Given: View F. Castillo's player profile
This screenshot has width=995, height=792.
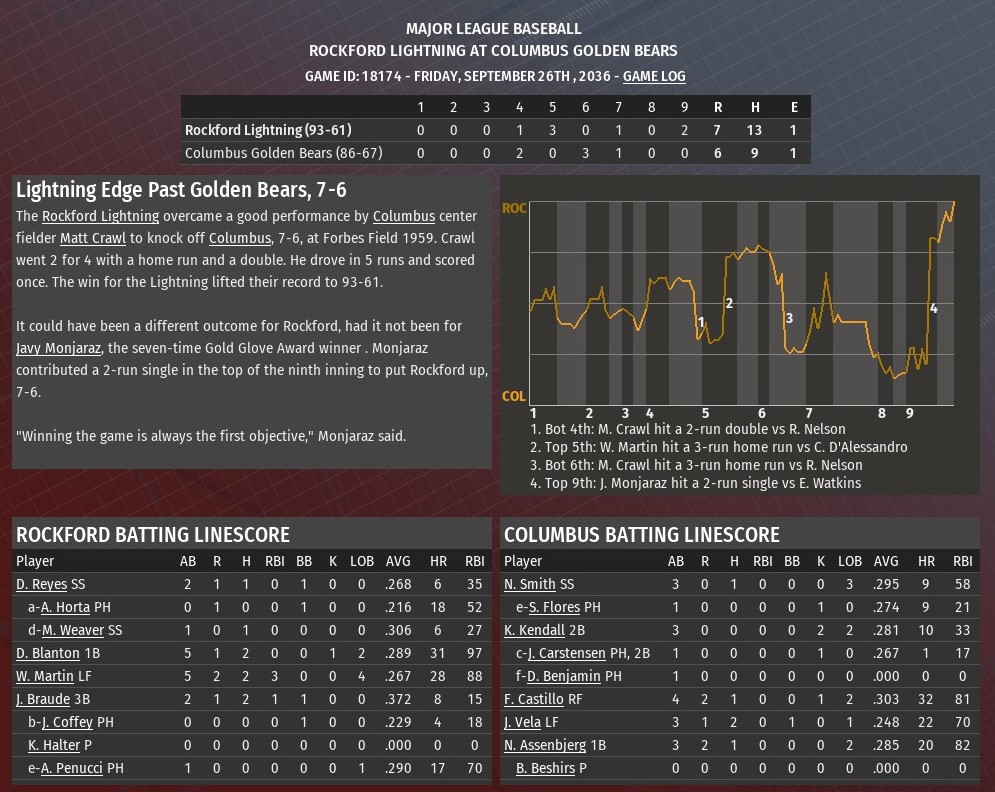Looking at the screenshot, I should 534,699.
